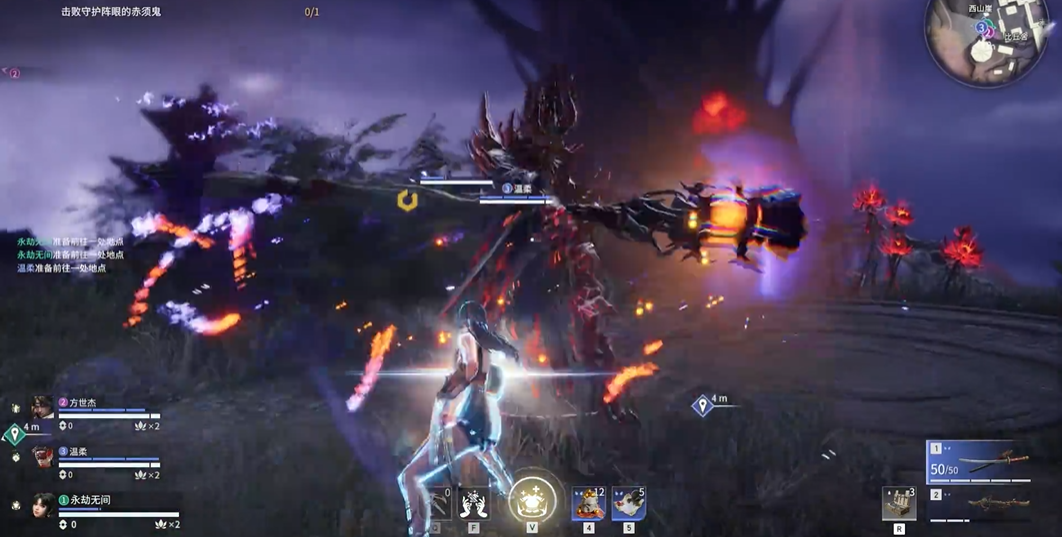Viewport: 1062px width, 537px height.
Task: Click the 永劫无间 player portrait
Action: (x=41, y=505)
